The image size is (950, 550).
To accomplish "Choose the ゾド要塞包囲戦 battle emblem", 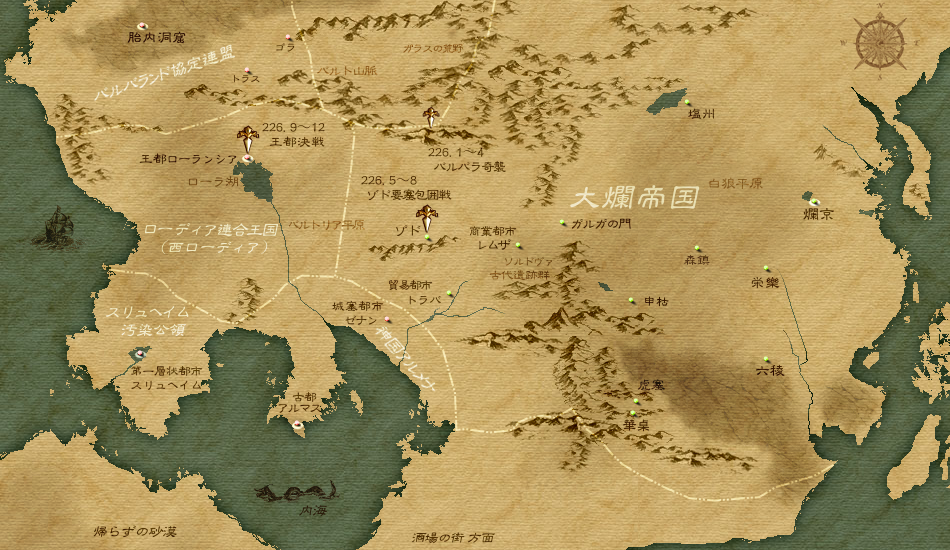I will coord(428,216).
